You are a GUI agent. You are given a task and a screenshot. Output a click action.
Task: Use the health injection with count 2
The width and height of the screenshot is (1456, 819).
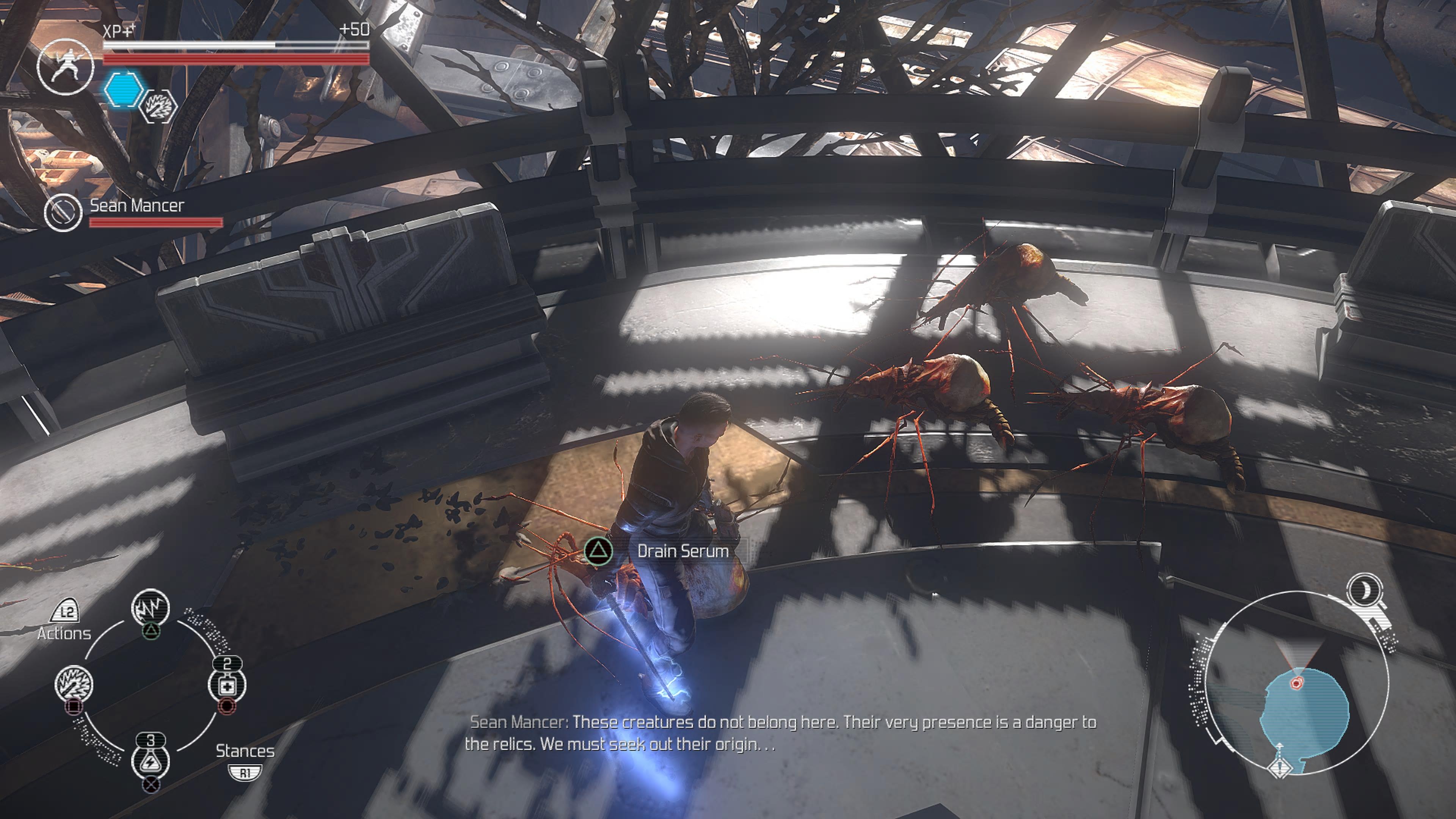coord(227,684)
